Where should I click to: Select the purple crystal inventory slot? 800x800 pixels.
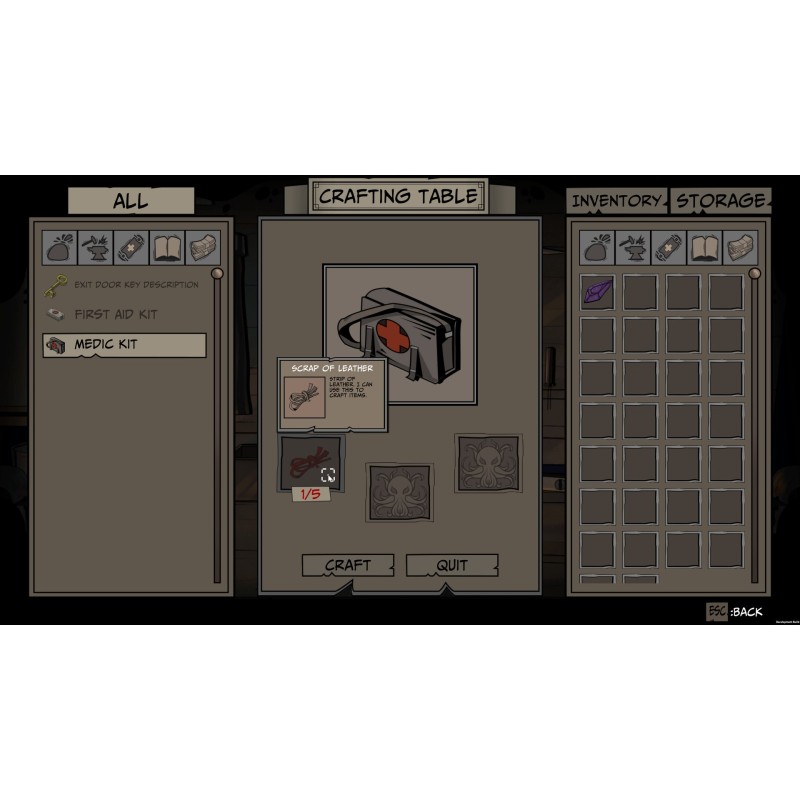(597, 292)
